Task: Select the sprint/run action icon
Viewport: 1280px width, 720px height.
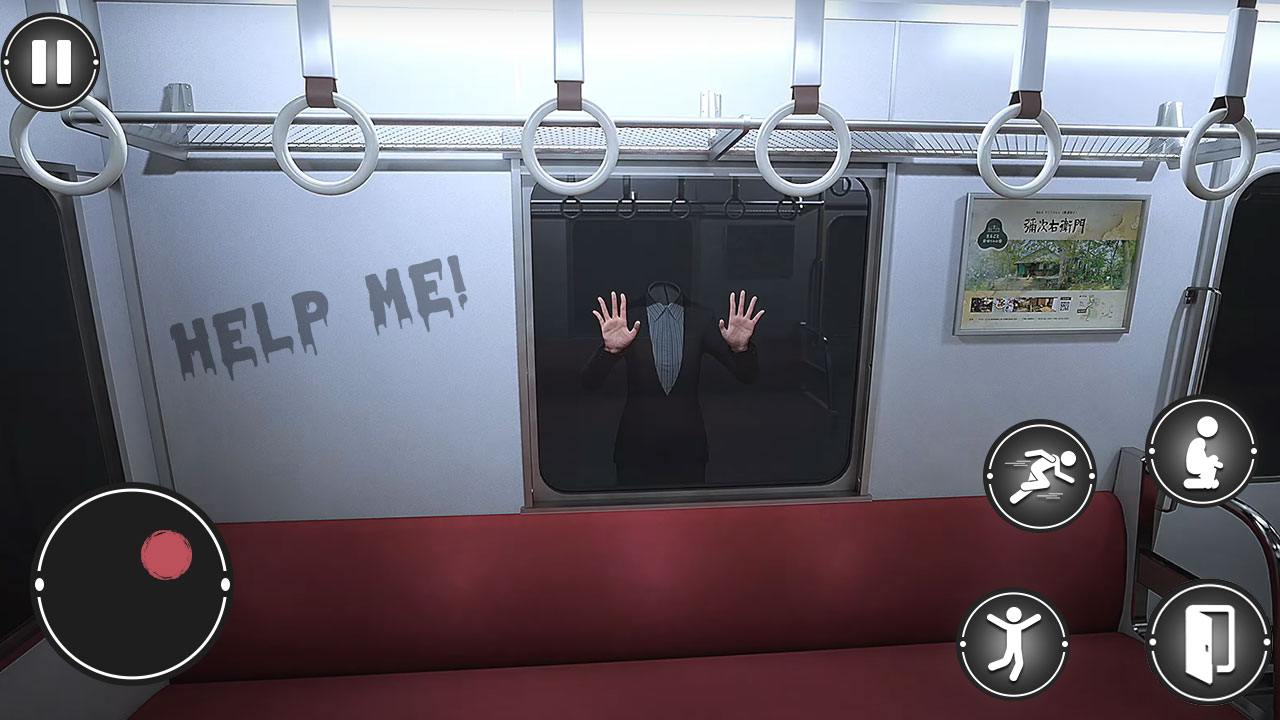Action: (1039, 474)
